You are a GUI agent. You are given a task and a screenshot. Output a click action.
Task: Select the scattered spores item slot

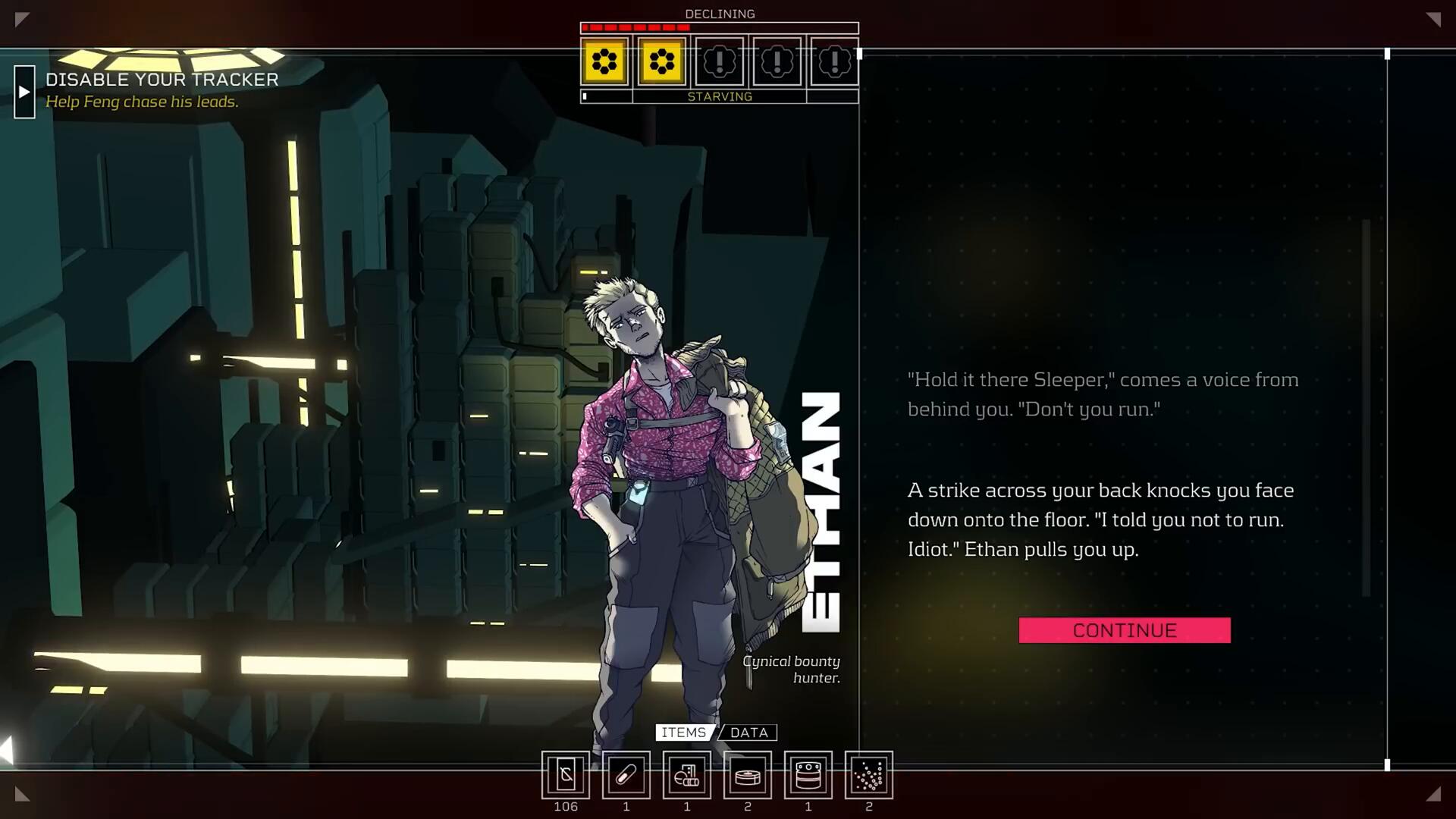coord(869,775)
